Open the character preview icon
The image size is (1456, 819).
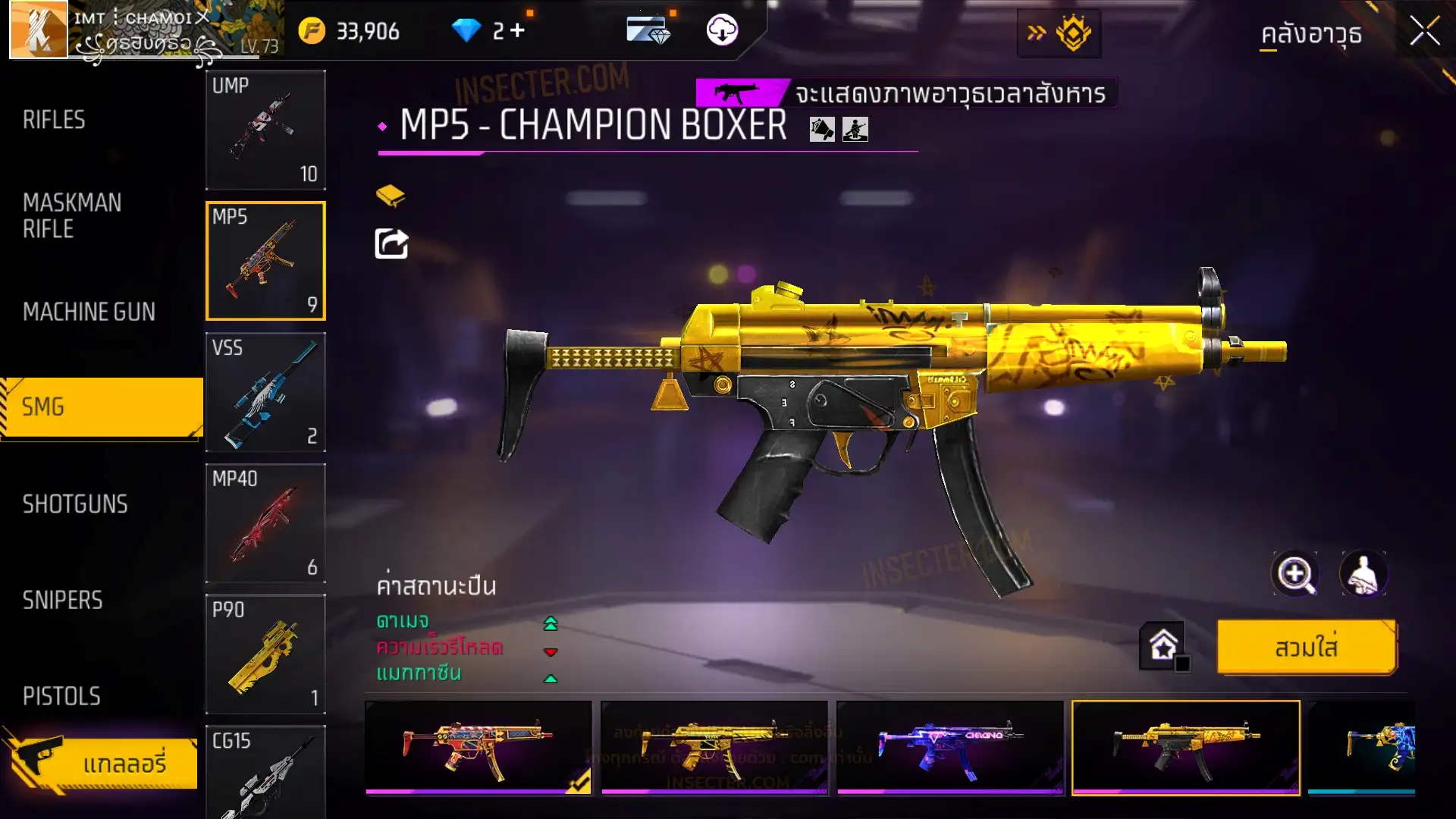(x=1363, y=574)
